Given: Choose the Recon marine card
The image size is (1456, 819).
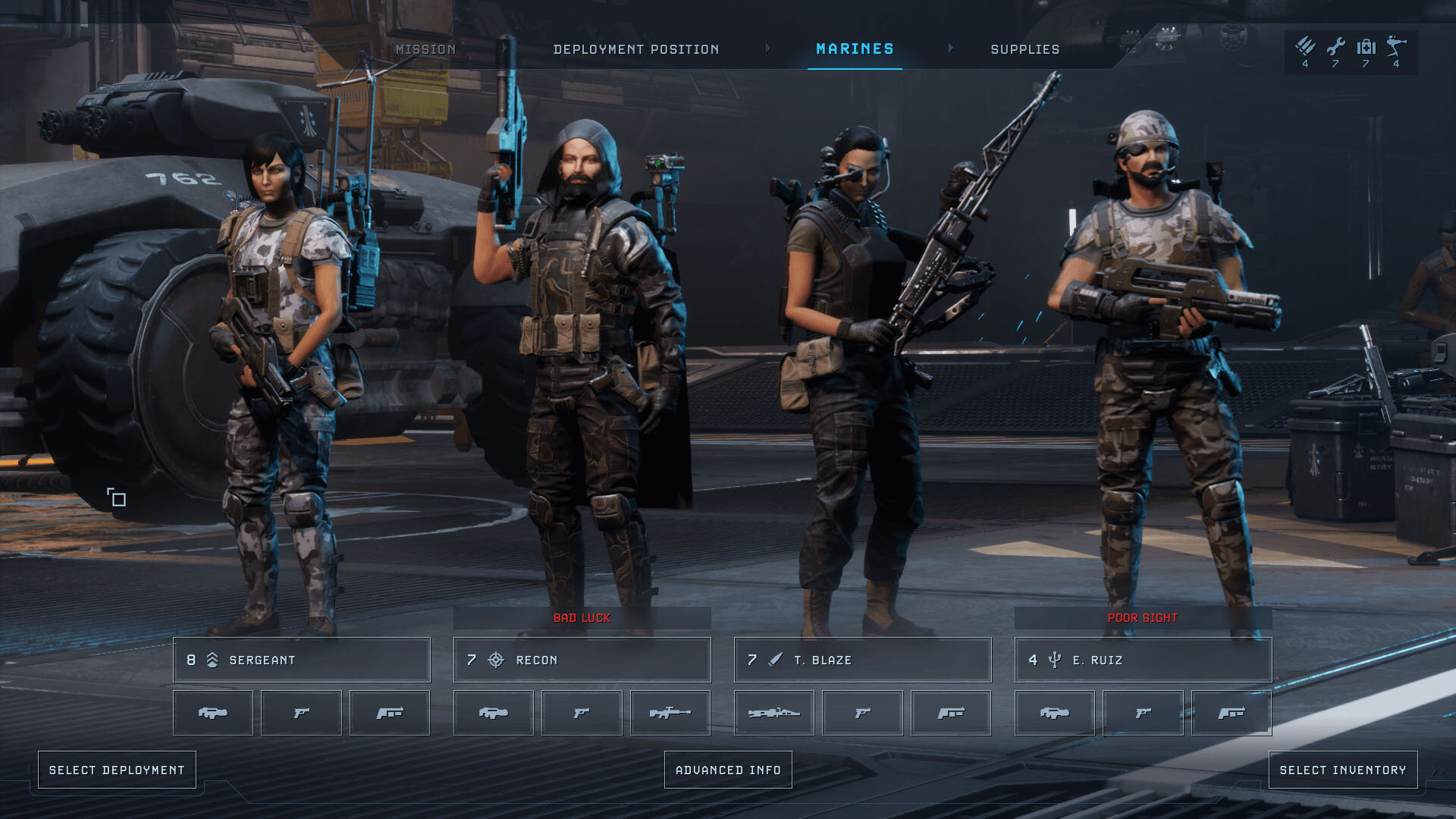Looking at the screenshot, I should coord(582,660).
